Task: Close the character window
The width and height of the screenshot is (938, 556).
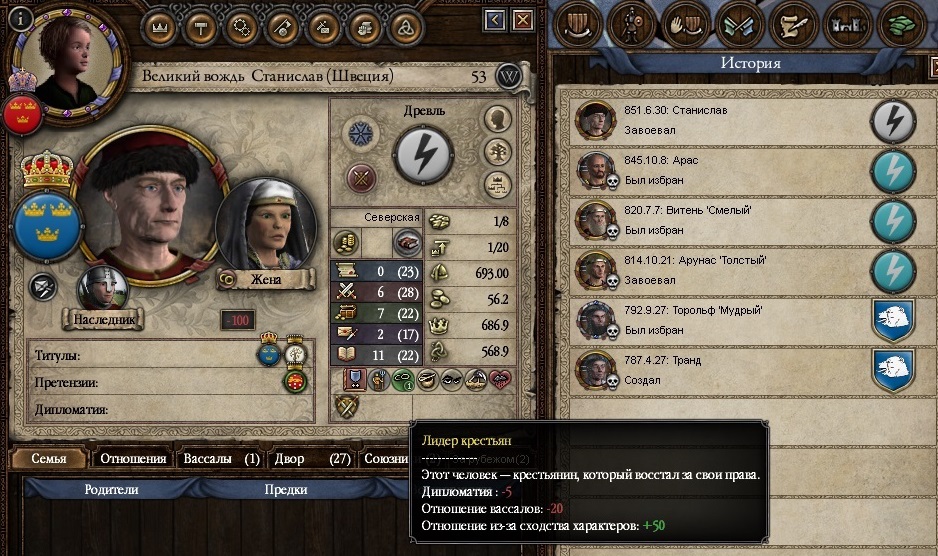Action: 522,20
